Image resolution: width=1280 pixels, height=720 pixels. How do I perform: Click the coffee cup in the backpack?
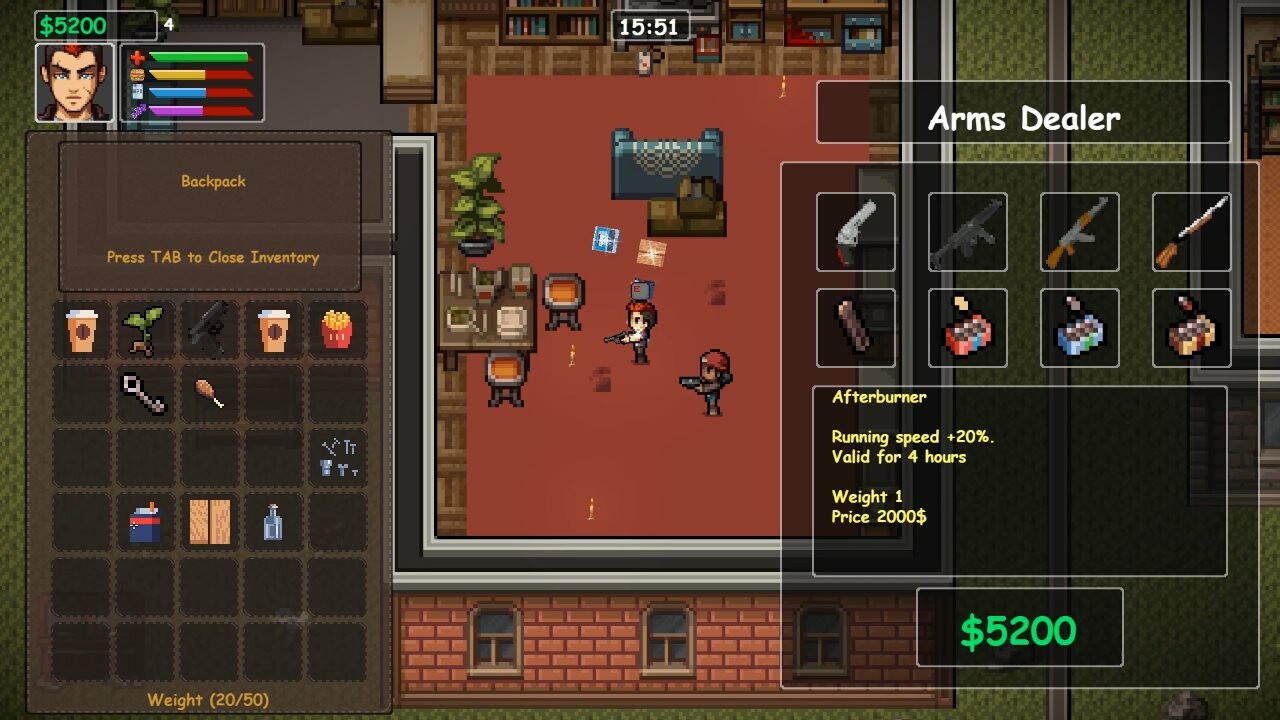pyautogui.click(x=80, y=330)
